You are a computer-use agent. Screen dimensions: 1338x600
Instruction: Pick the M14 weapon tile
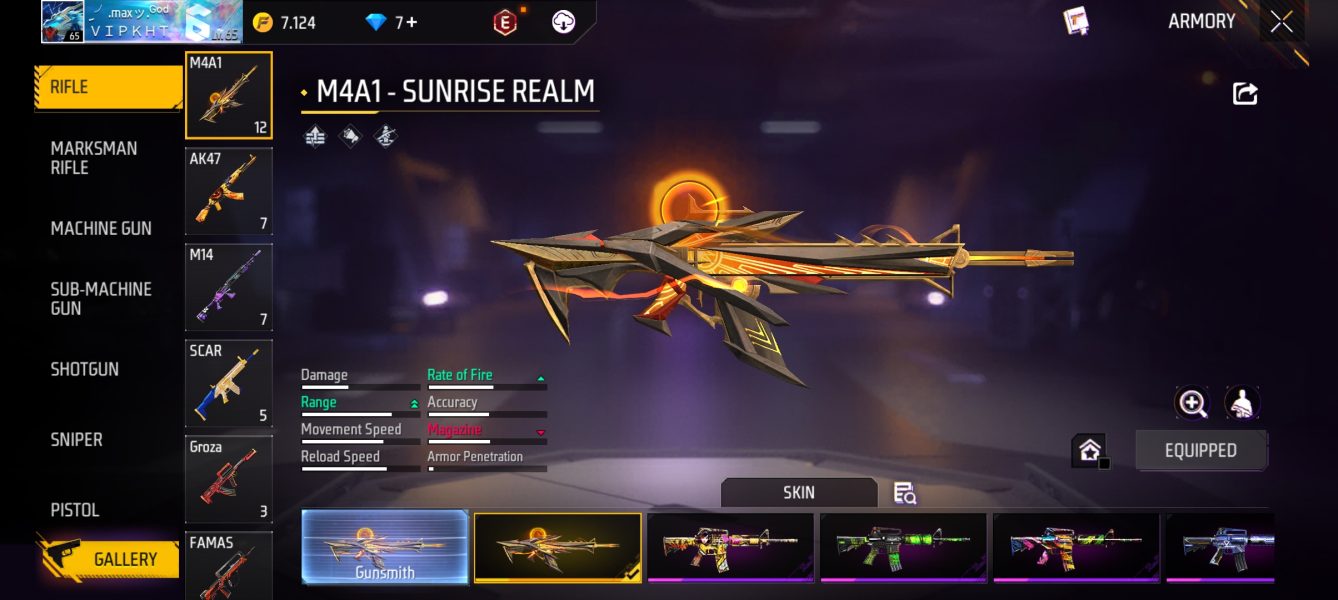(228, 288)
